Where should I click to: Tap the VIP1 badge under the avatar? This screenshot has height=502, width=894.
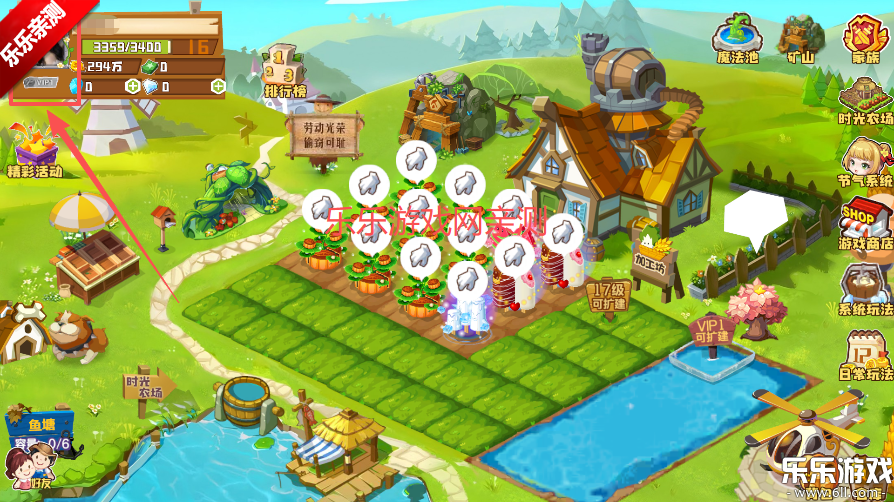[x=41, y=85]
